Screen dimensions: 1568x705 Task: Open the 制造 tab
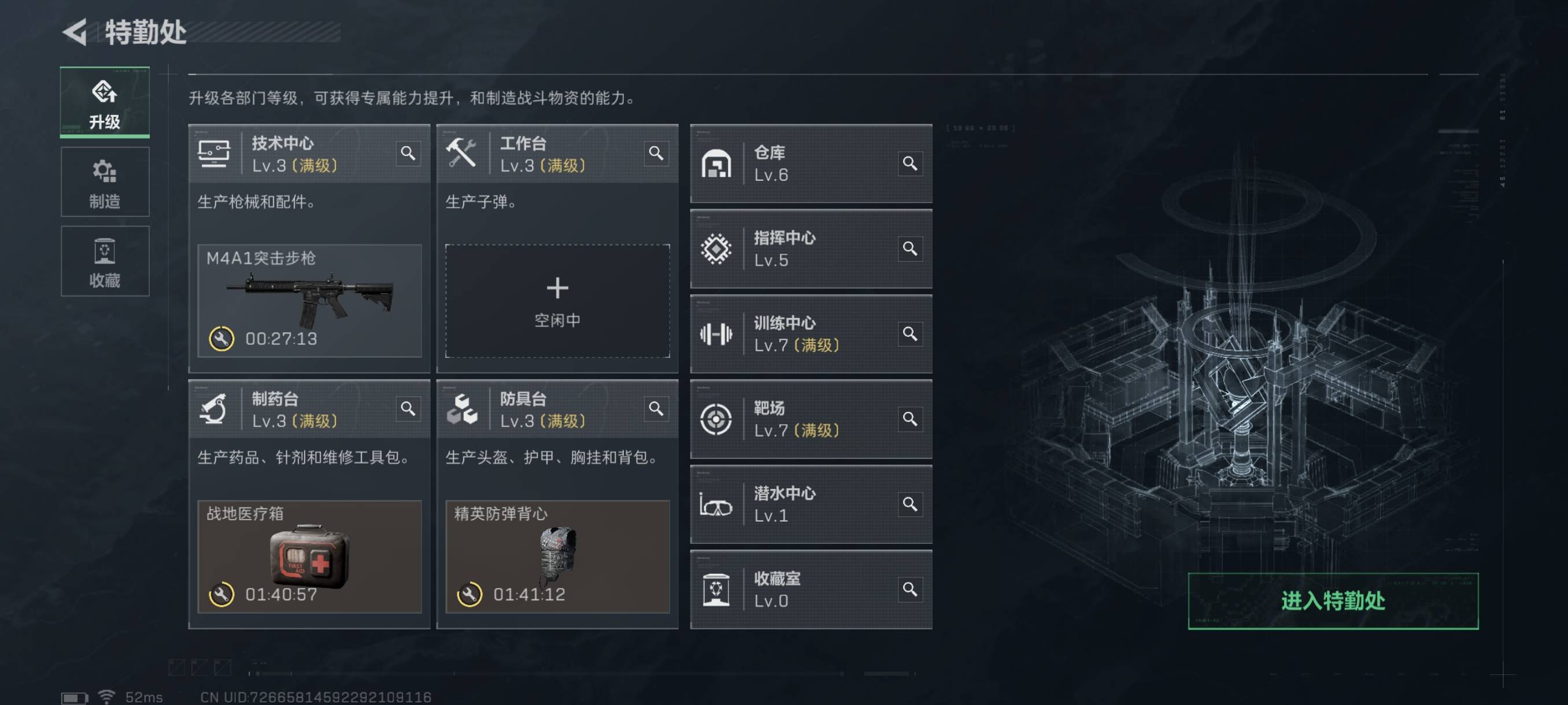tap(105, 182)
